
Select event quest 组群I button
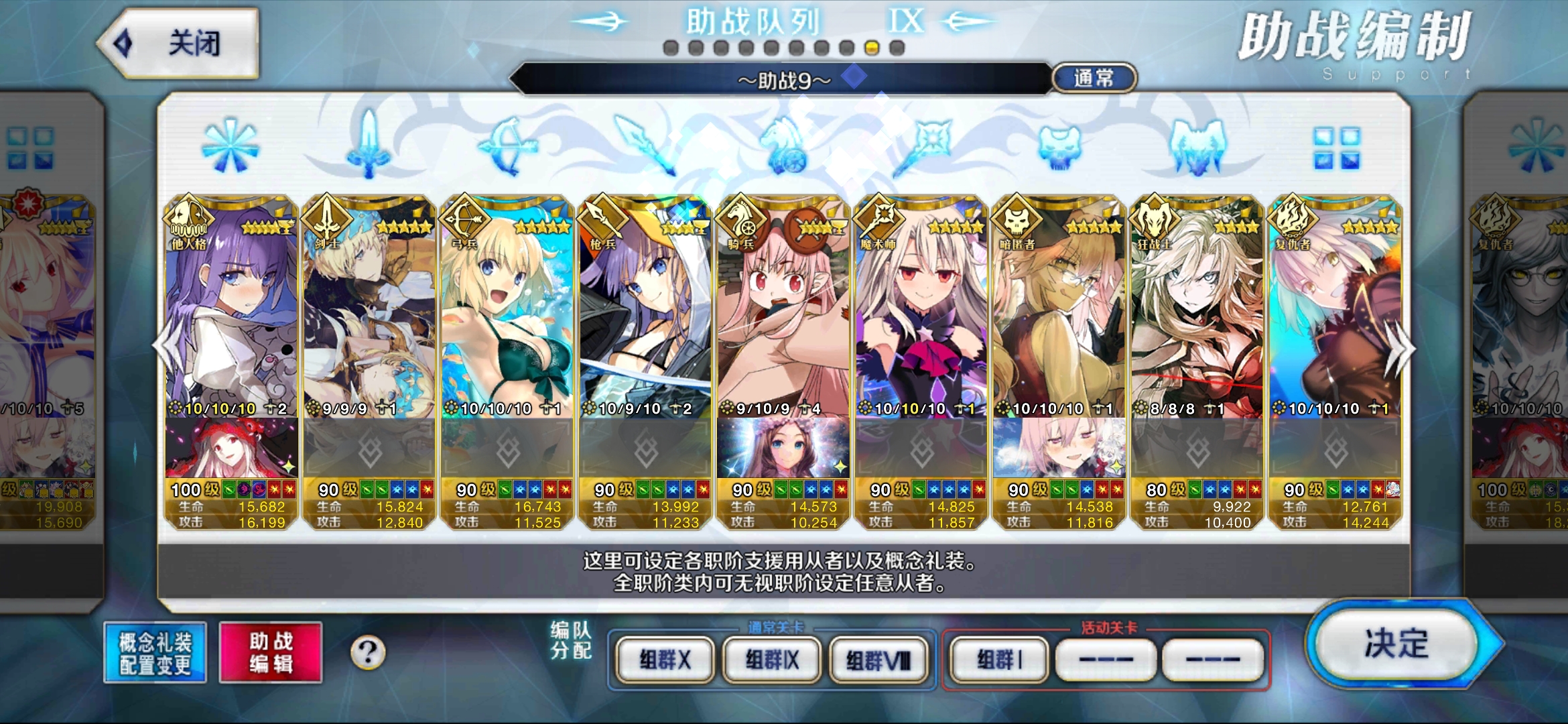[999, 660]
